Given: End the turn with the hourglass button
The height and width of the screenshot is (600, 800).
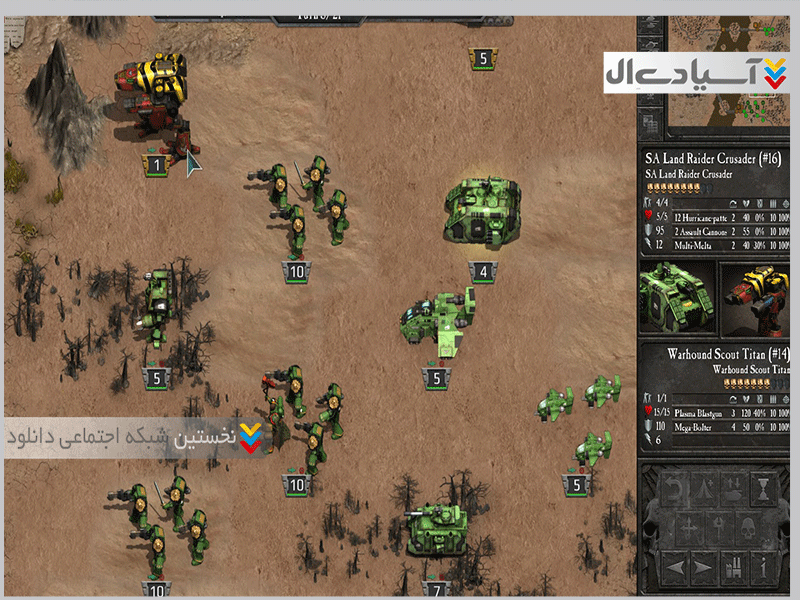Looking at the screenshot, I should coord(761,488).
